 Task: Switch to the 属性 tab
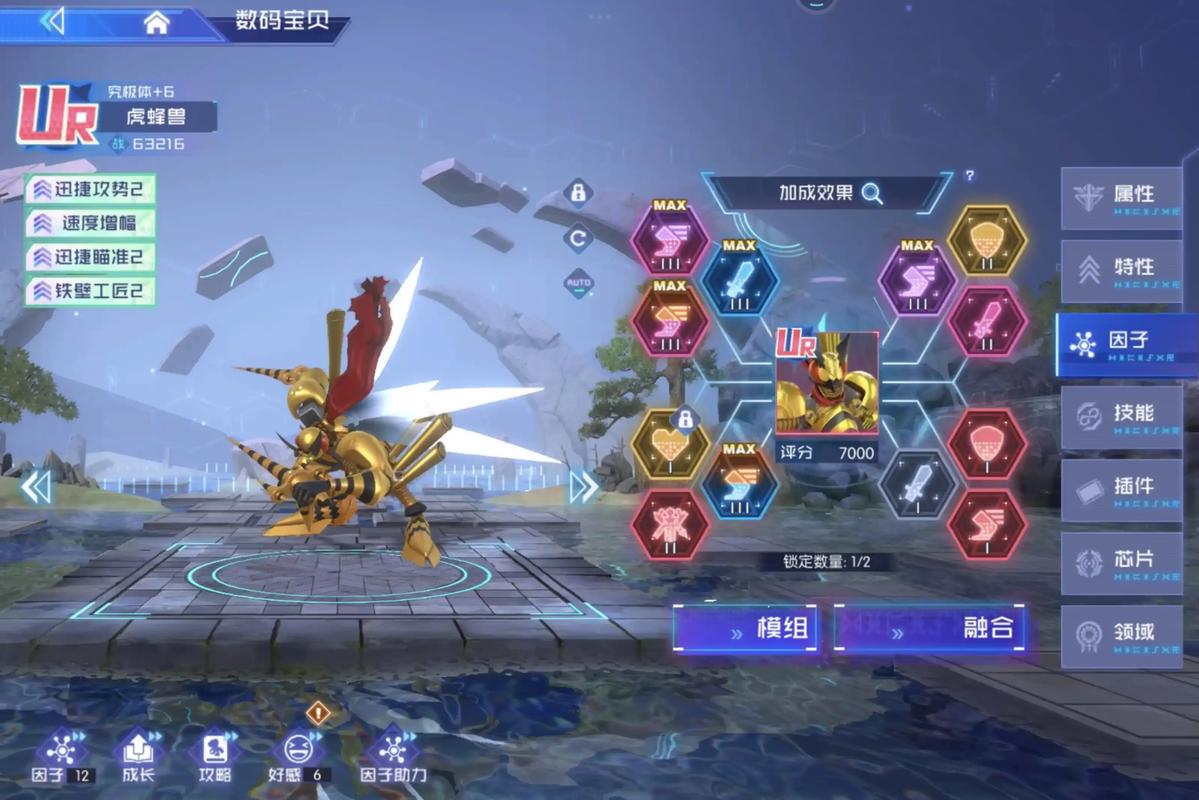click(x=1121, y=198)
